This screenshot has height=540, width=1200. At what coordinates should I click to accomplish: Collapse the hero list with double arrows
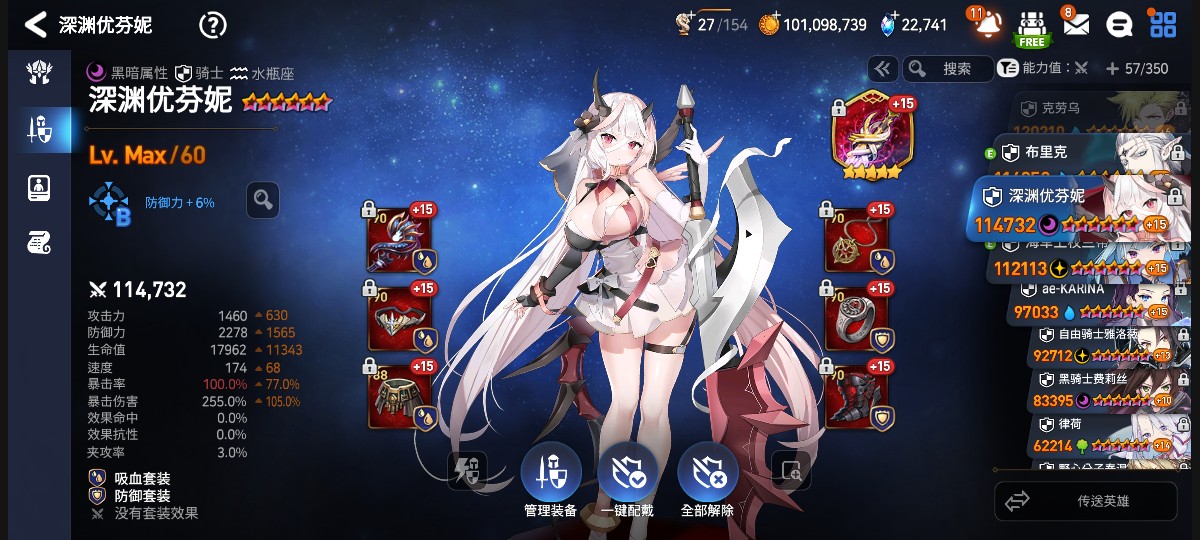pyautogui.click(x=882, y=68)
